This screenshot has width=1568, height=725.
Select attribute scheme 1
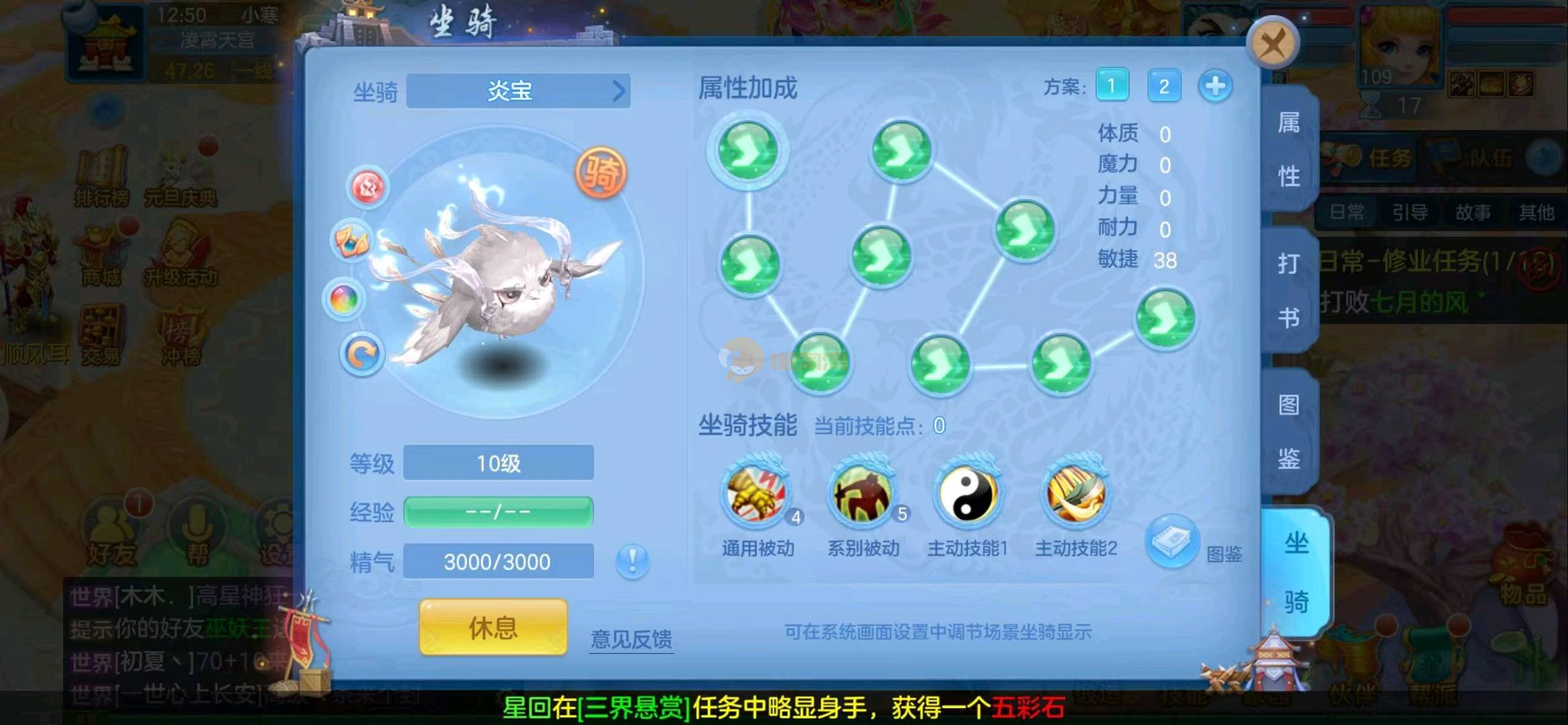(x=1112, y=86)
